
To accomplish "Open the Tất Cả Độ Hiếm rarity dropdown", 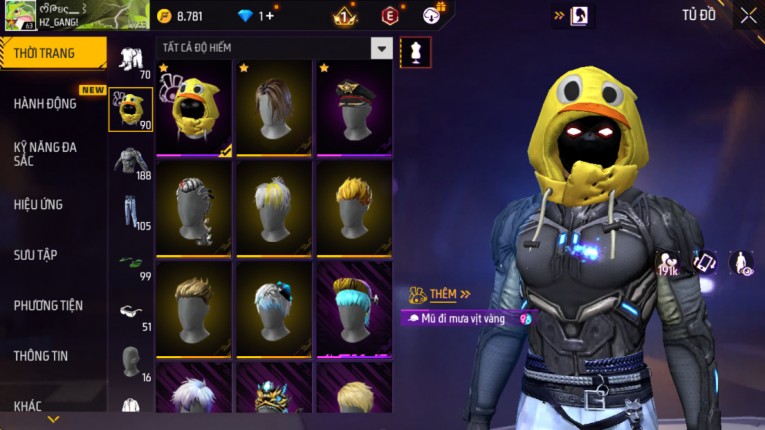I will (381, 48).
